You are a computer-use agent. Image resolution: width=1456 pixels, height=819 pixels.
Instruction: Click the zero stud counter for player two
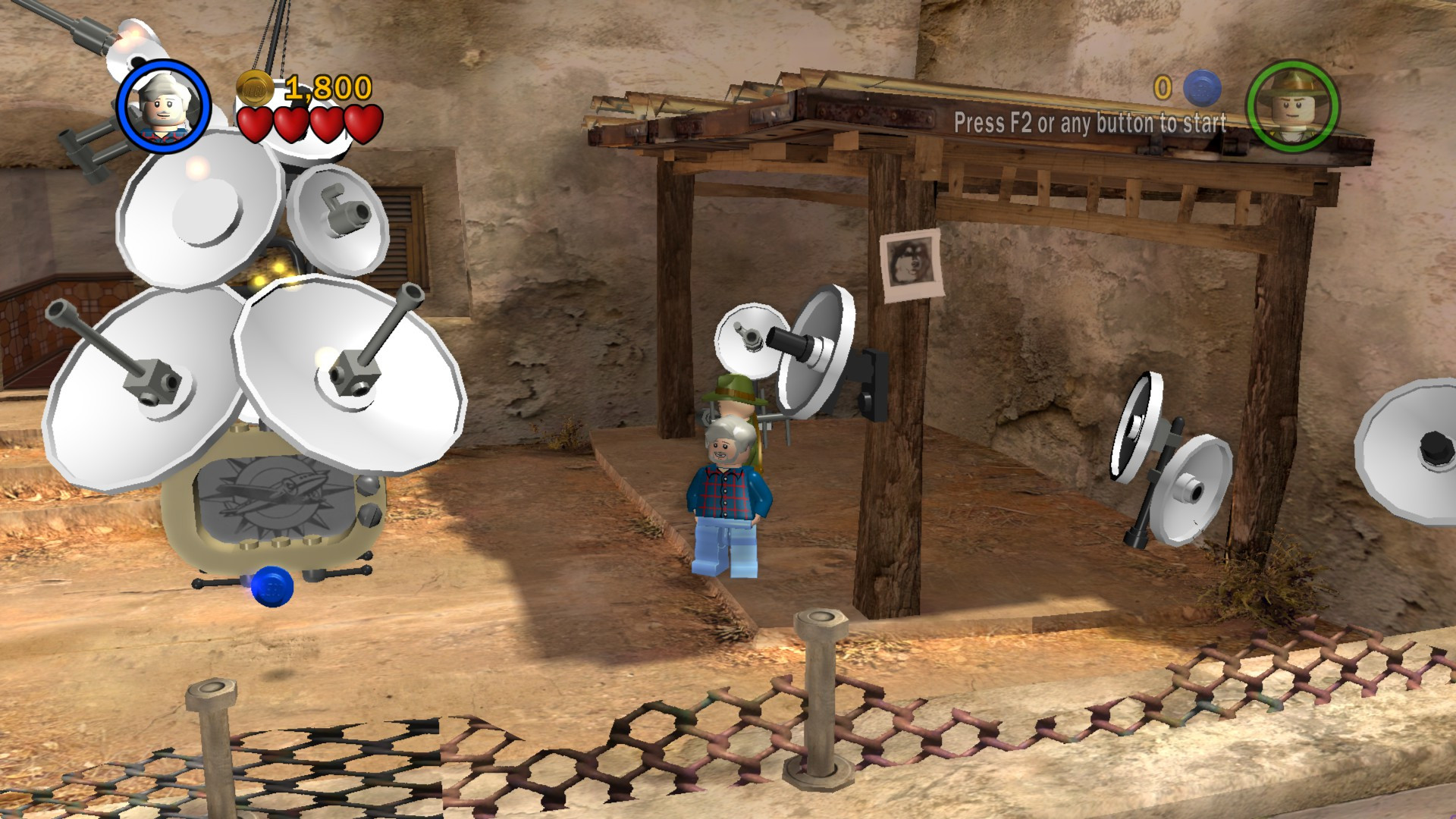[x=1162, y=88]
